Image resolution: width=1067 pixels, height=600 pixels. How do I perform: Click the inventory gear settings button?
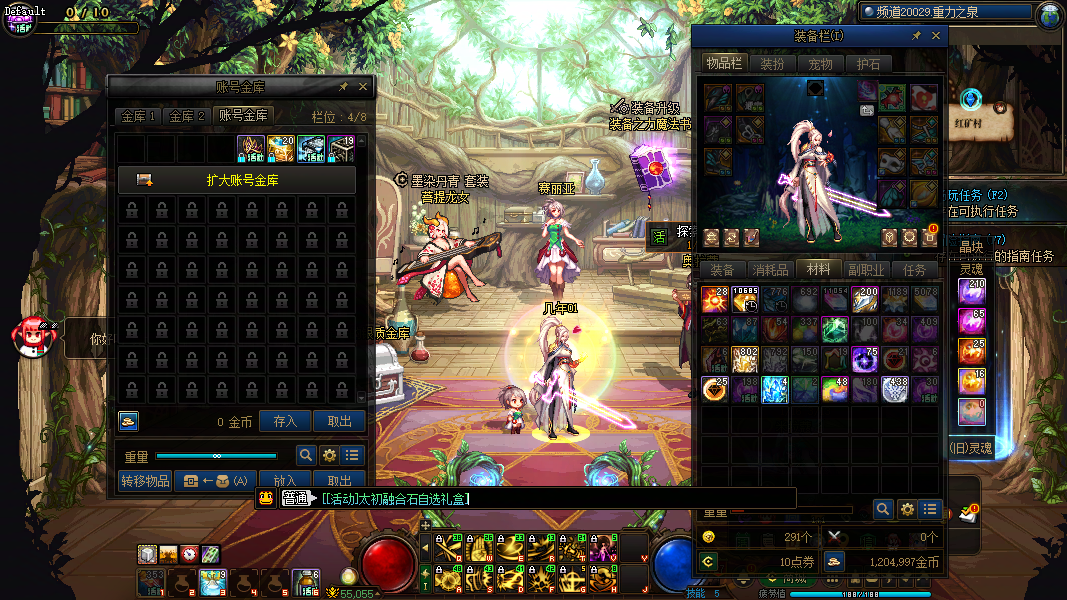tap(907, 509)
